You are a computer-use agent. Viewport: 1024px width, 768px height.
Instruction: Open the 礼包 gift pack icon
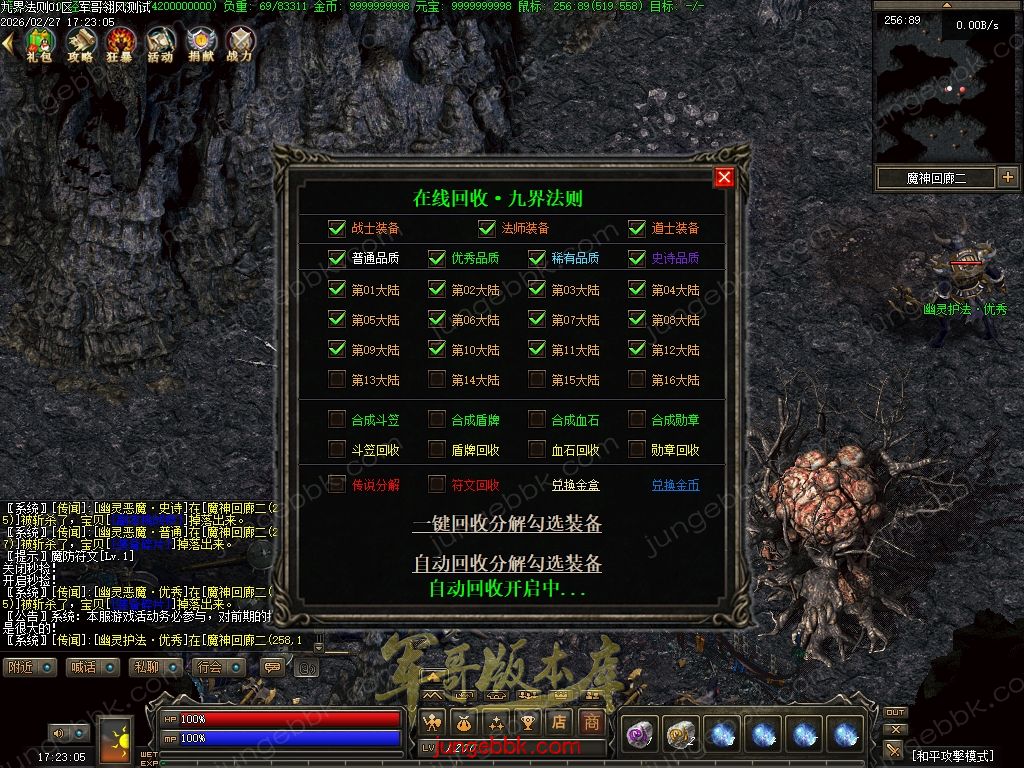(40, 43)
